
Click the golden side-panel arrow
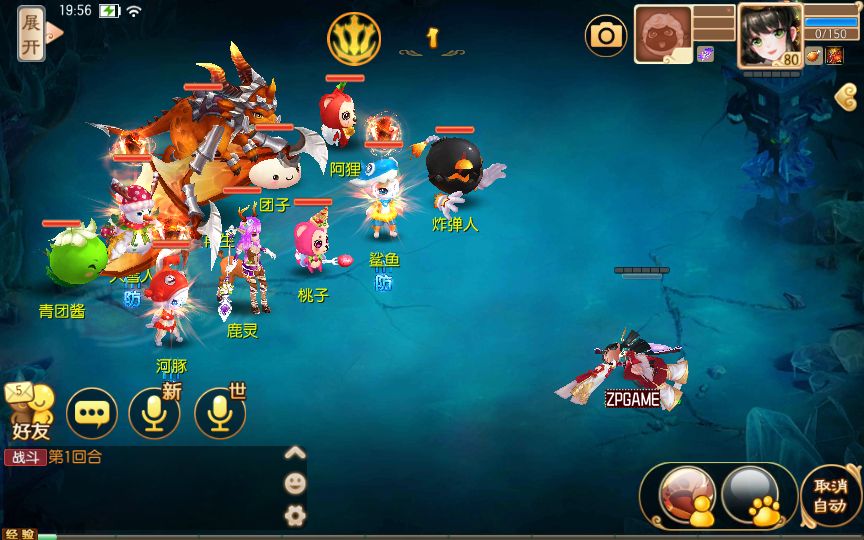[x=846, y=96]
